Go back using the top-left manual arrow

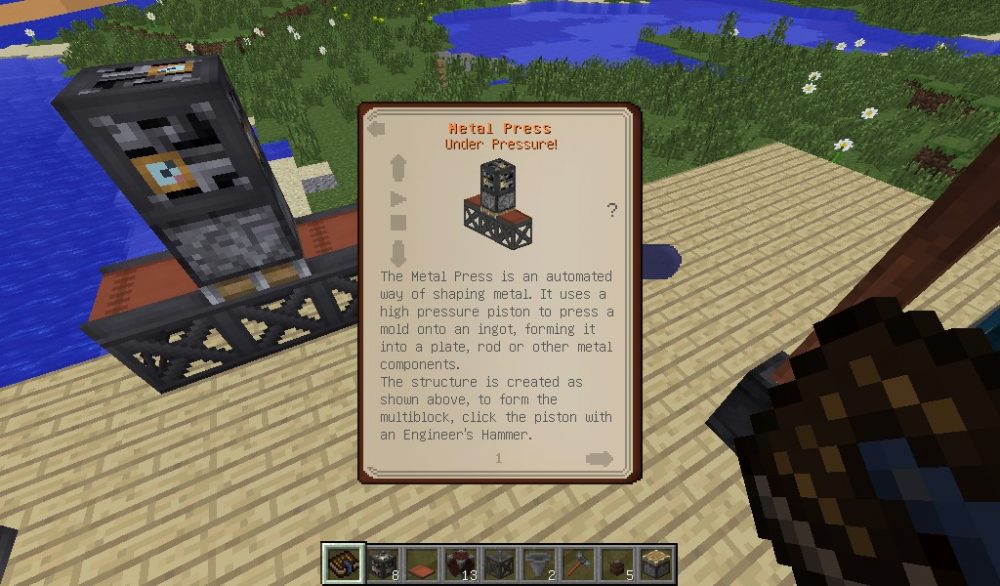(377, 129)
